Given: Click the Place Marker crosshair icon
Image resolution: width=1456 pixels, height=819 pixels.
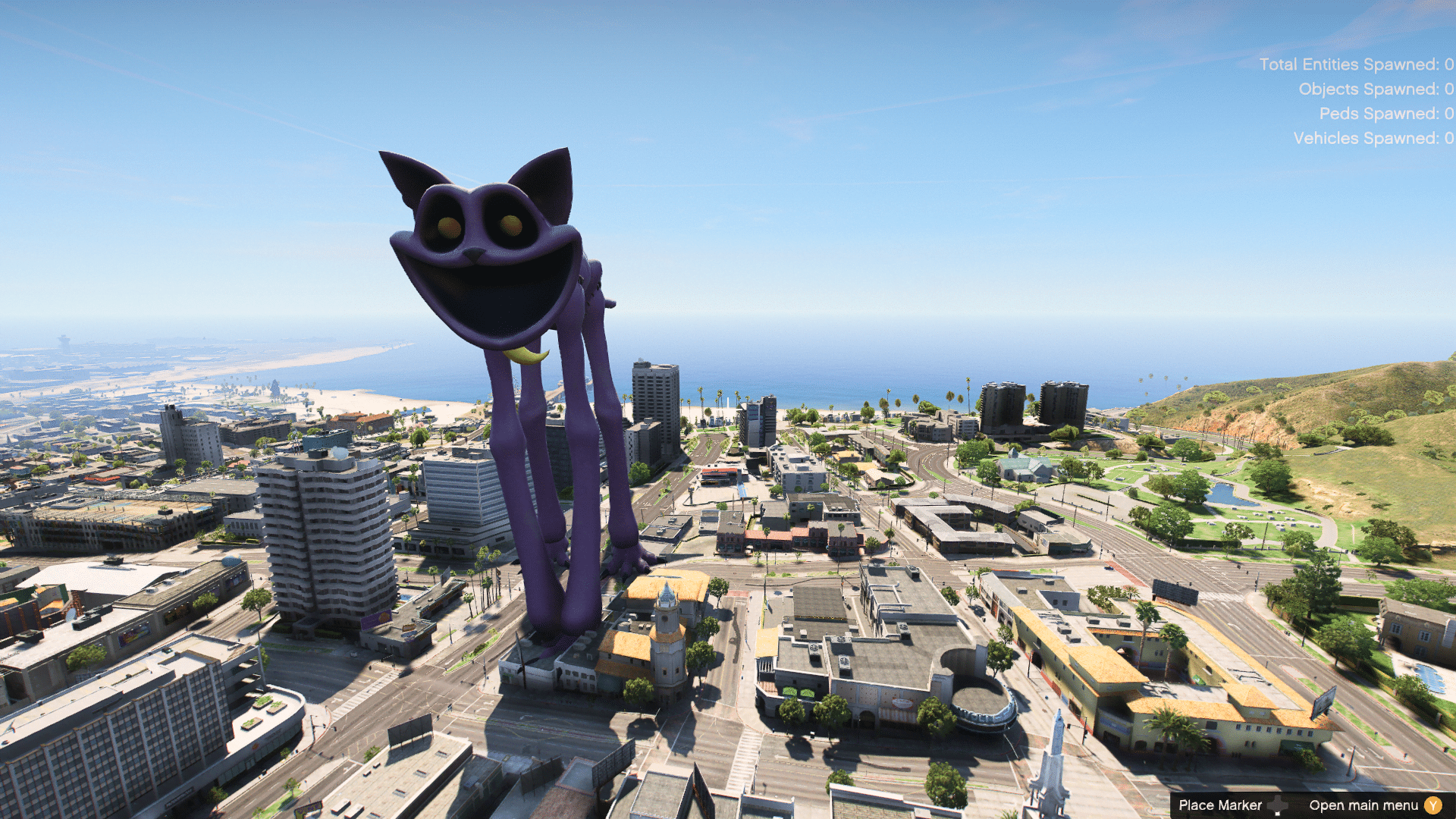Looking at the screenshot, I should pyautogui.click(x=1278, y=805).
